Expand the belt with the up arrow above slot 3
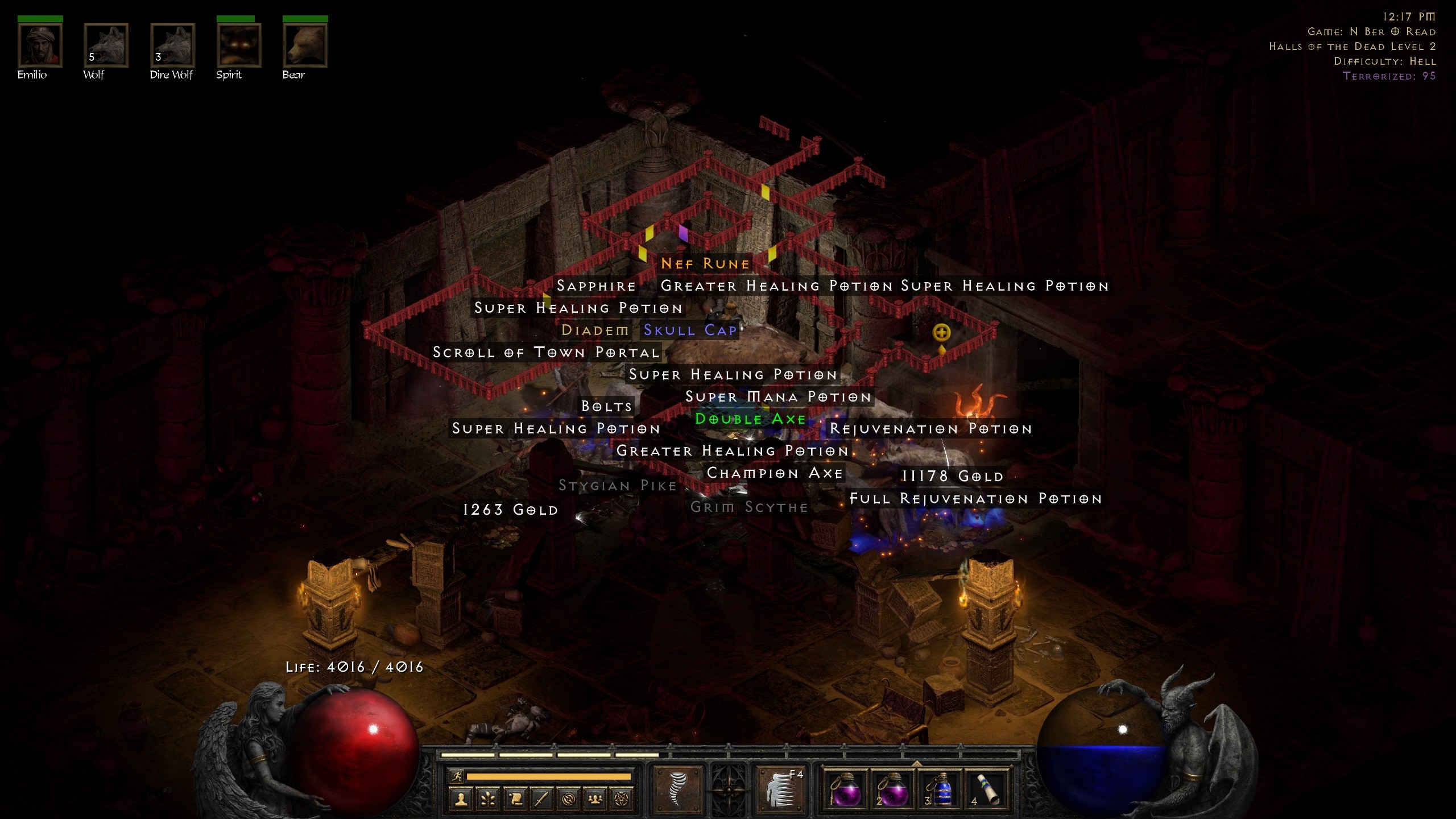Viewport: 1456px width, 819px height. click(916, 763)
